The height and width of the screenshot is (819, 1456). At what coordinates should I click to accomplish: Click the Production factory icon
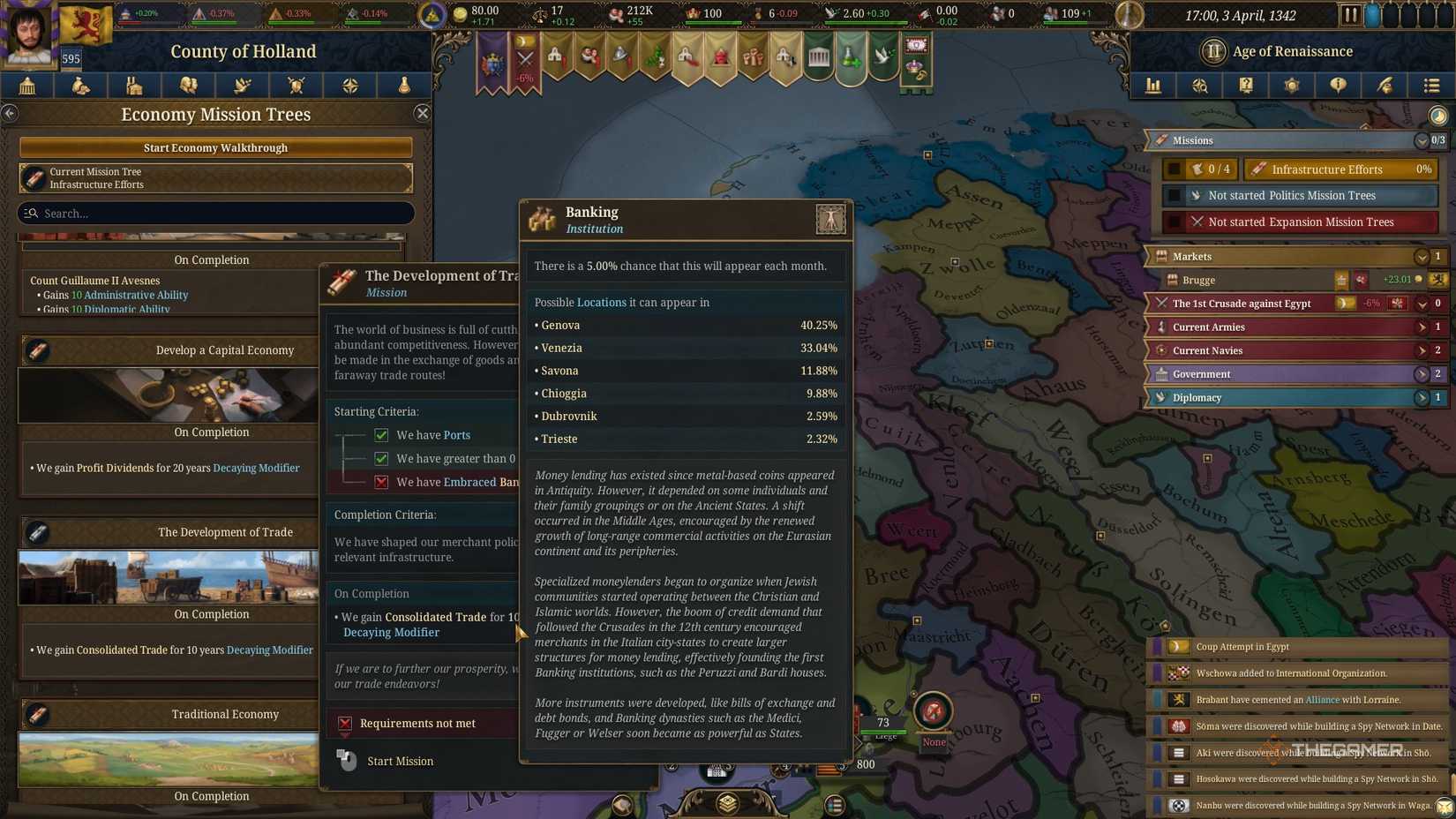134,86
